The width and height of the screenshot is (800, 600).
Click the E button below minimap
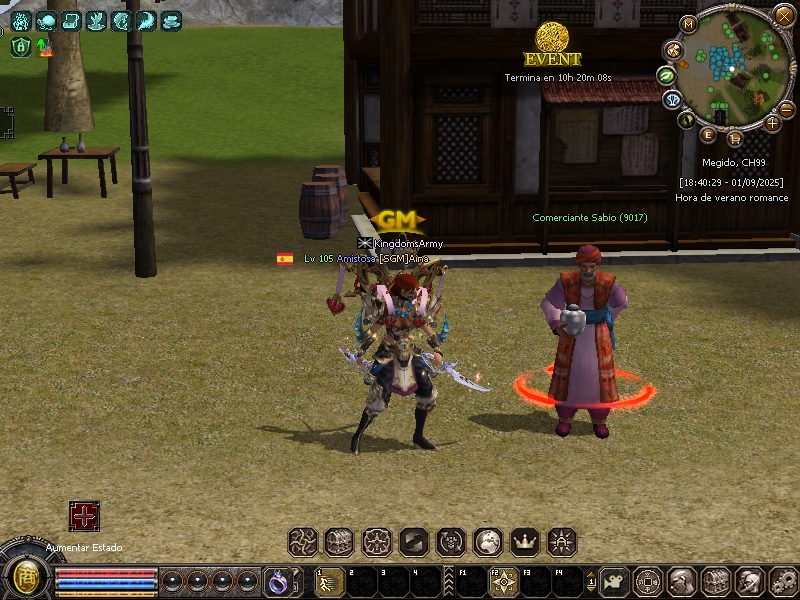pyautogui.click(x=708, y=134)
